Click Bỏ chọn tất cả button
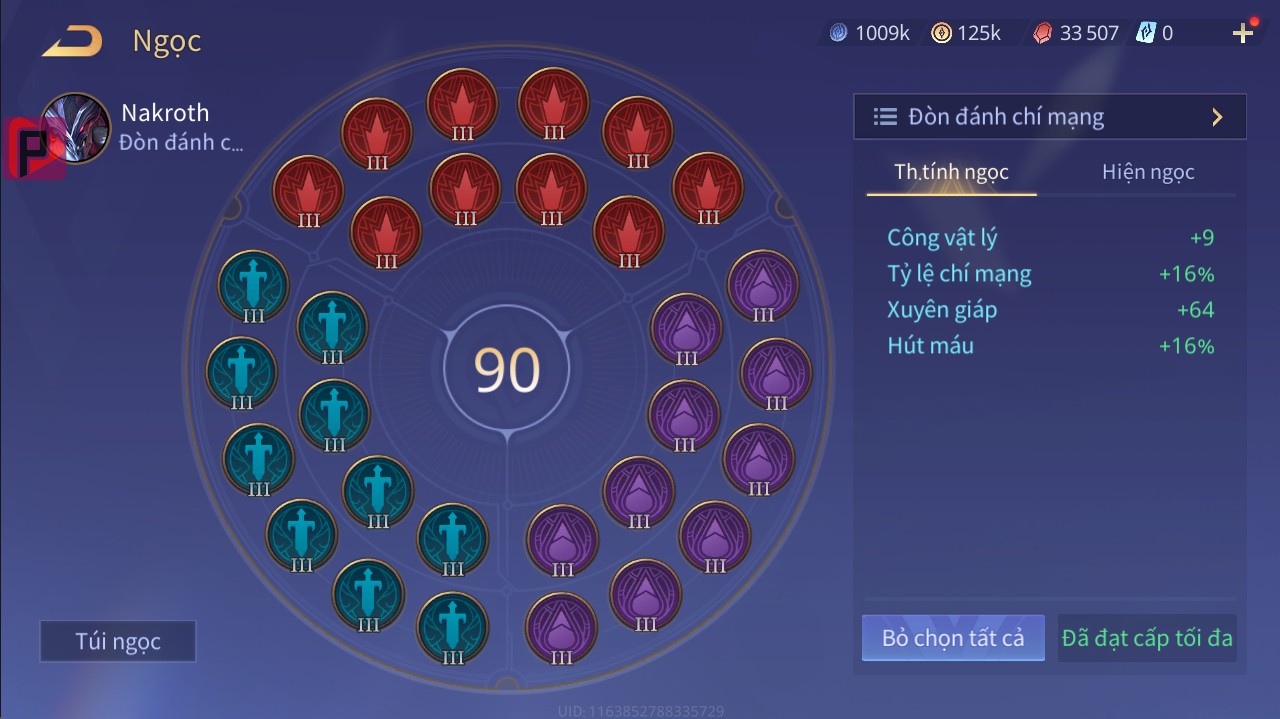Screen dimensions: 1280x719 [x=953, y=638]
